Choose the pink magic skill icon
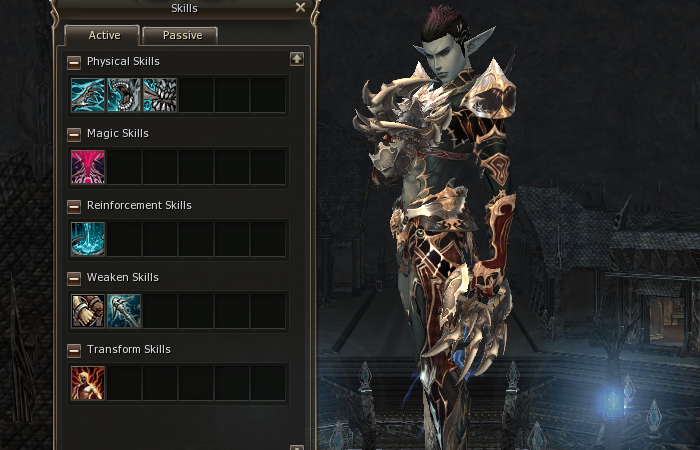 (x=88, y=167)
